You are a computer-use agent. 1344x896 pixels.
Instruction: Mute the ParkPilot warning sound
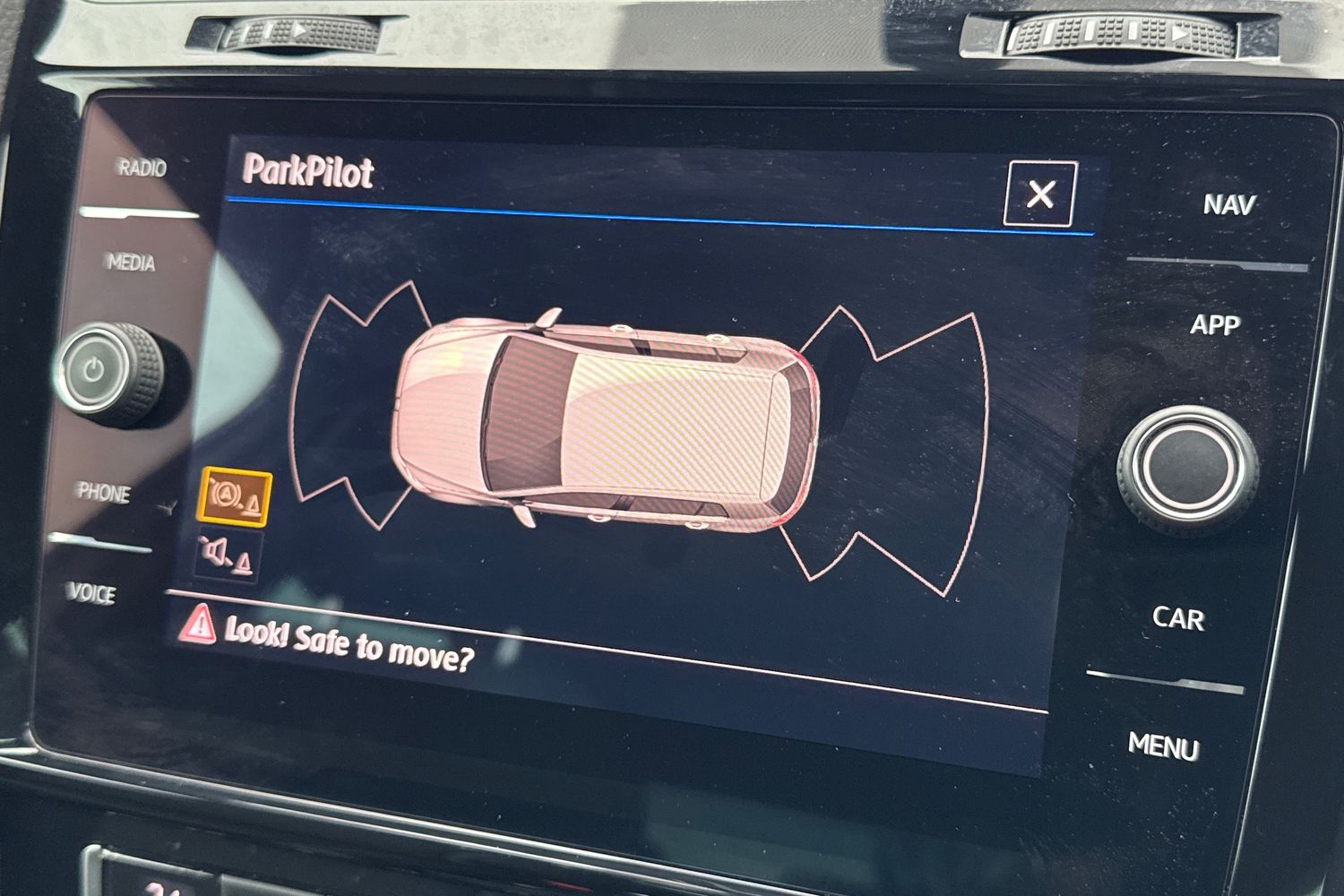pyautogui.click(x=227, y=557)
